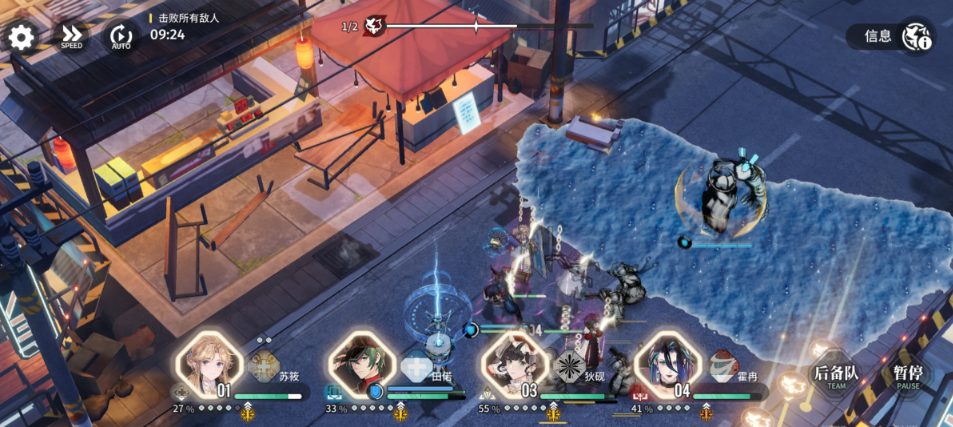This screenshot has width=953, height=427.
Task: Select character 04 blue-haired portrait
Action: coord(667,363)
